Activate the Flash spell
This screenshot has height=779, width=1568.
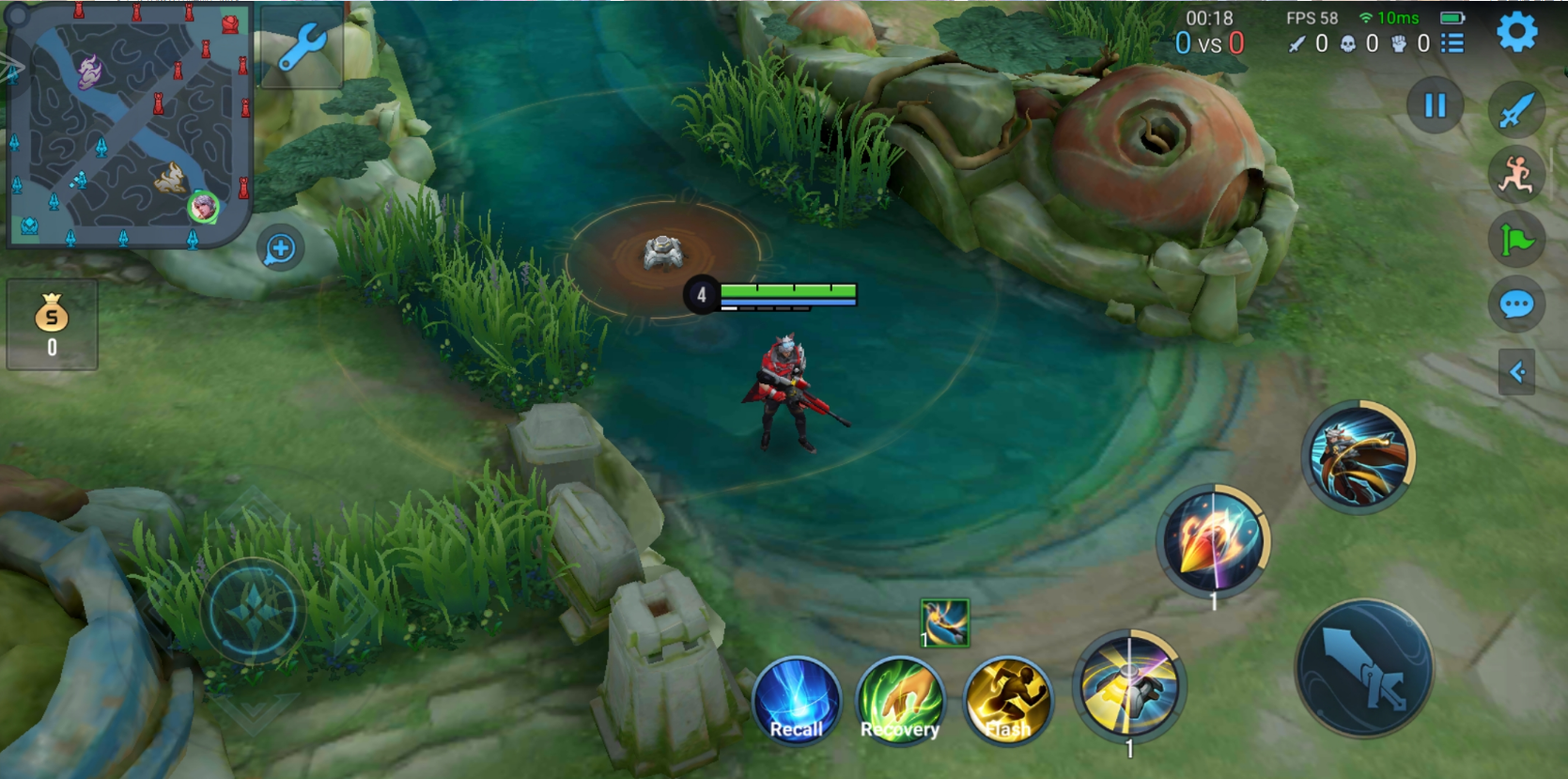(x=1007, y=700)
